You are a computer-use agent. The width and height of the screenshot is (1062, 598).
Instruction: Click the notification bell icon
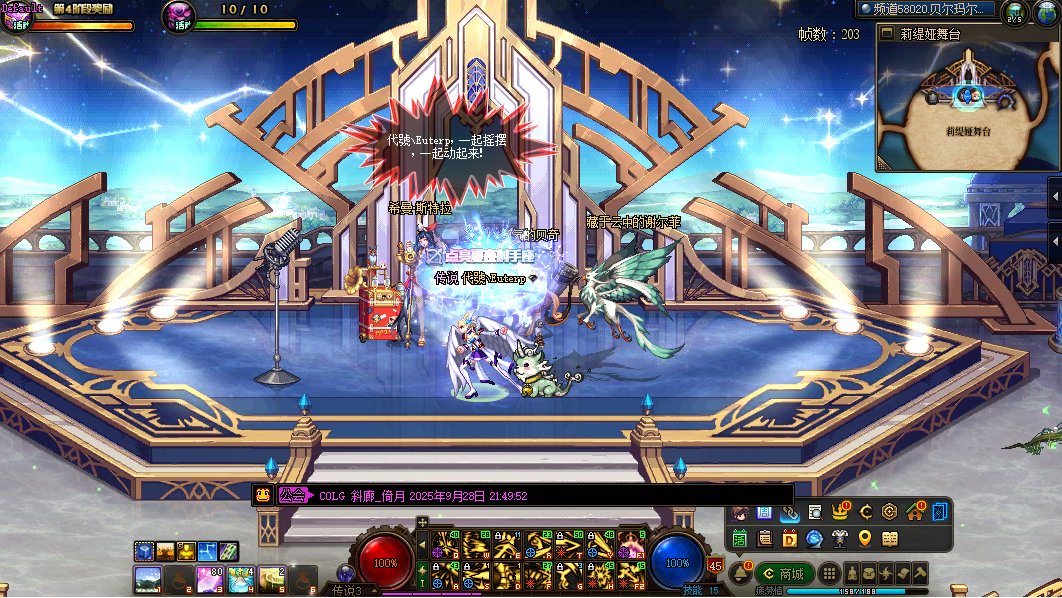[x=741, y=573]
